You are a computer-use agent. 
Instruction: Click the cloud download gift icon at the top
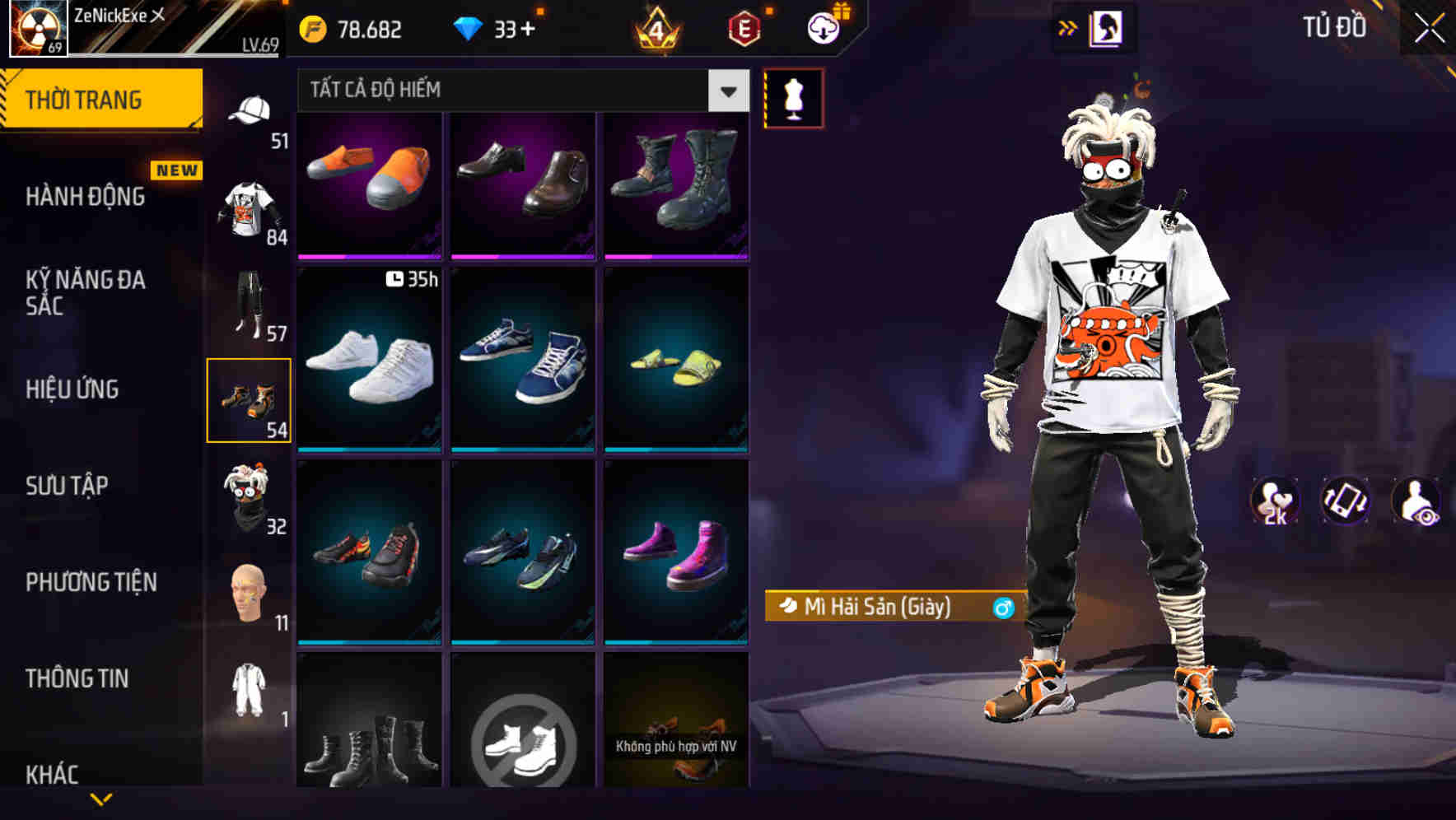click(823, 27)
